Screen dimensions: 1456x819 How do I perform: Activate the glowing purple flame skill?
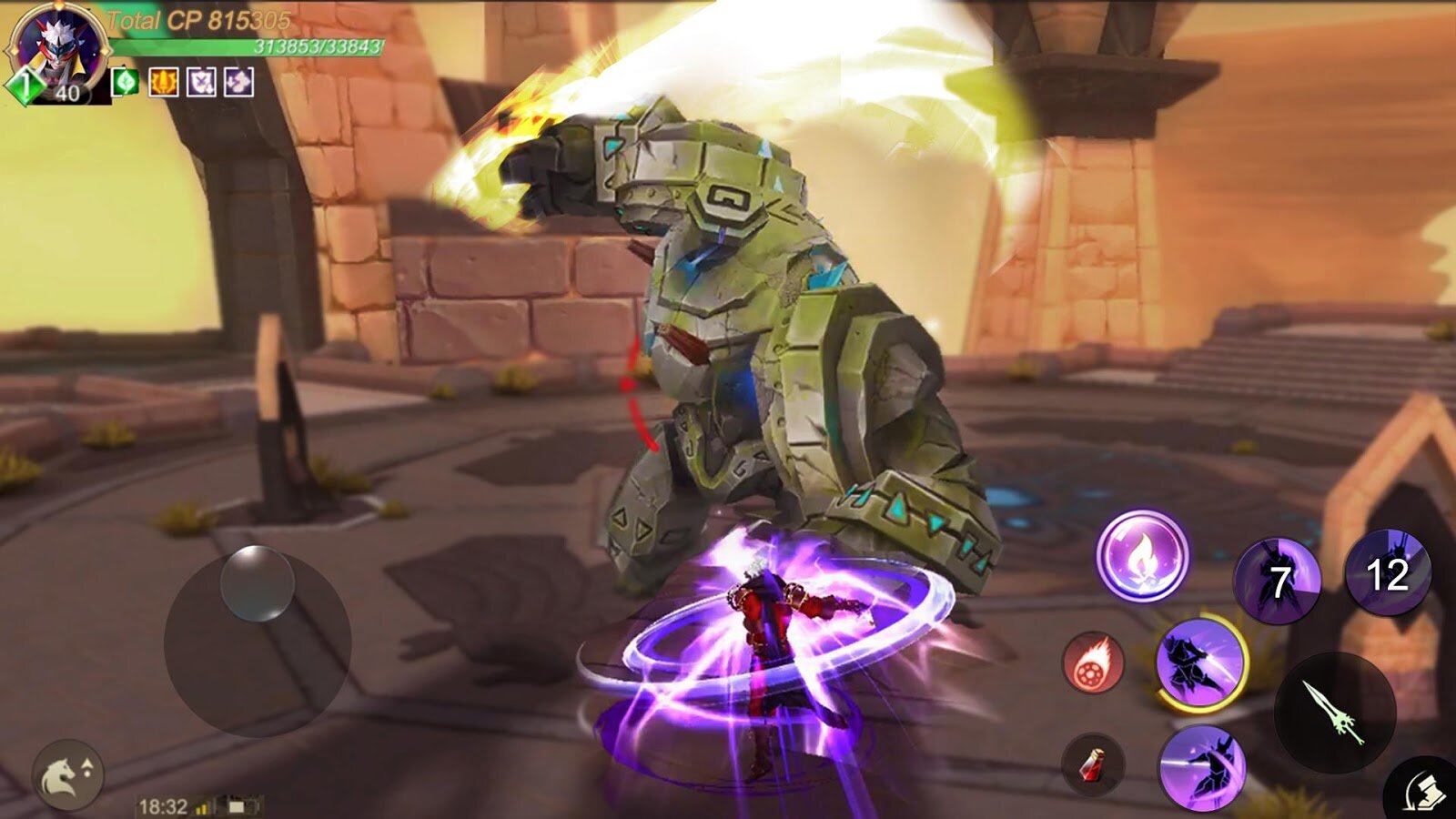click(1142, 554)
